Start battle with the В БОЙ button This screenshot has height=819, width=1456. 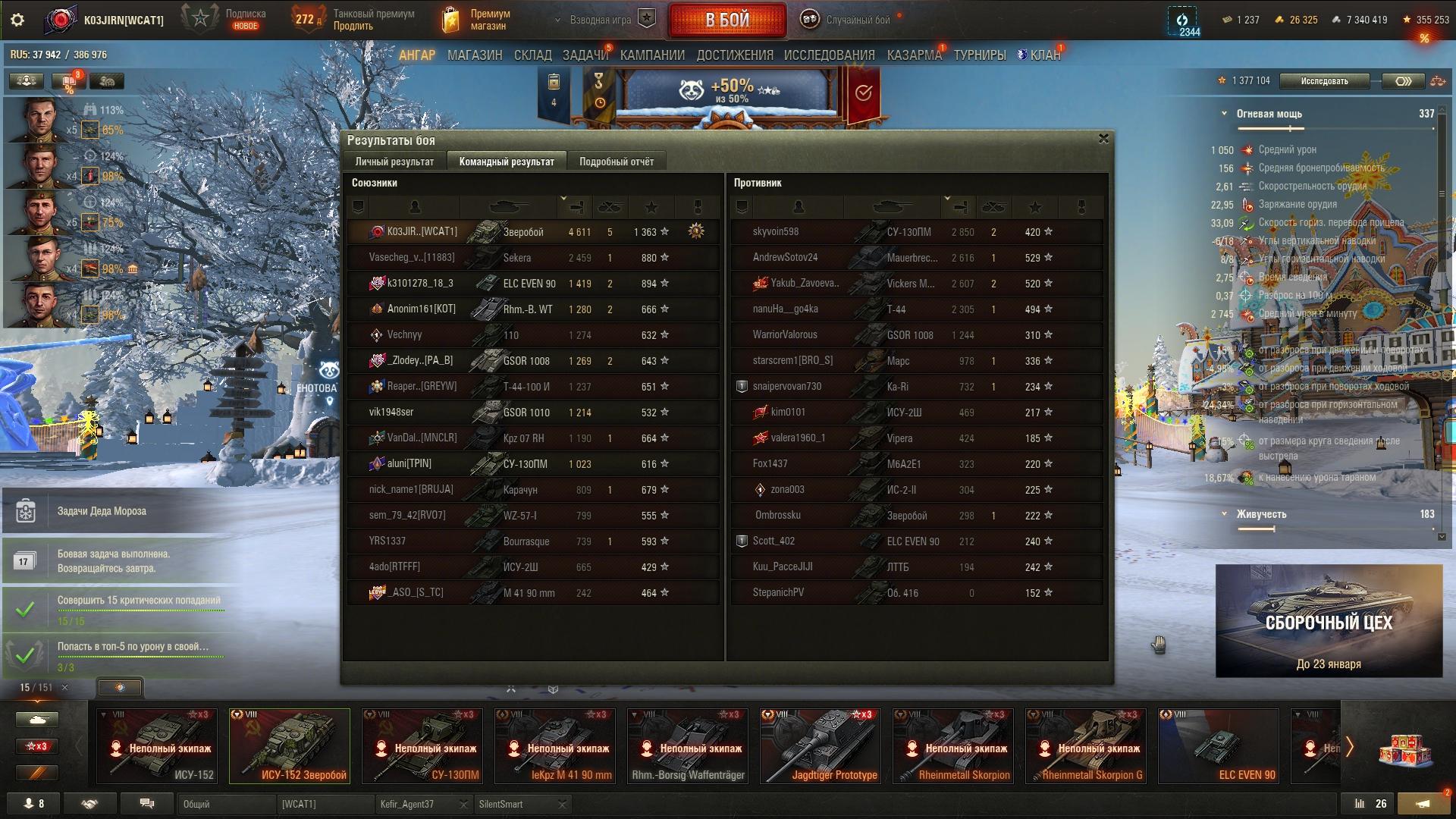pos(726,20)
